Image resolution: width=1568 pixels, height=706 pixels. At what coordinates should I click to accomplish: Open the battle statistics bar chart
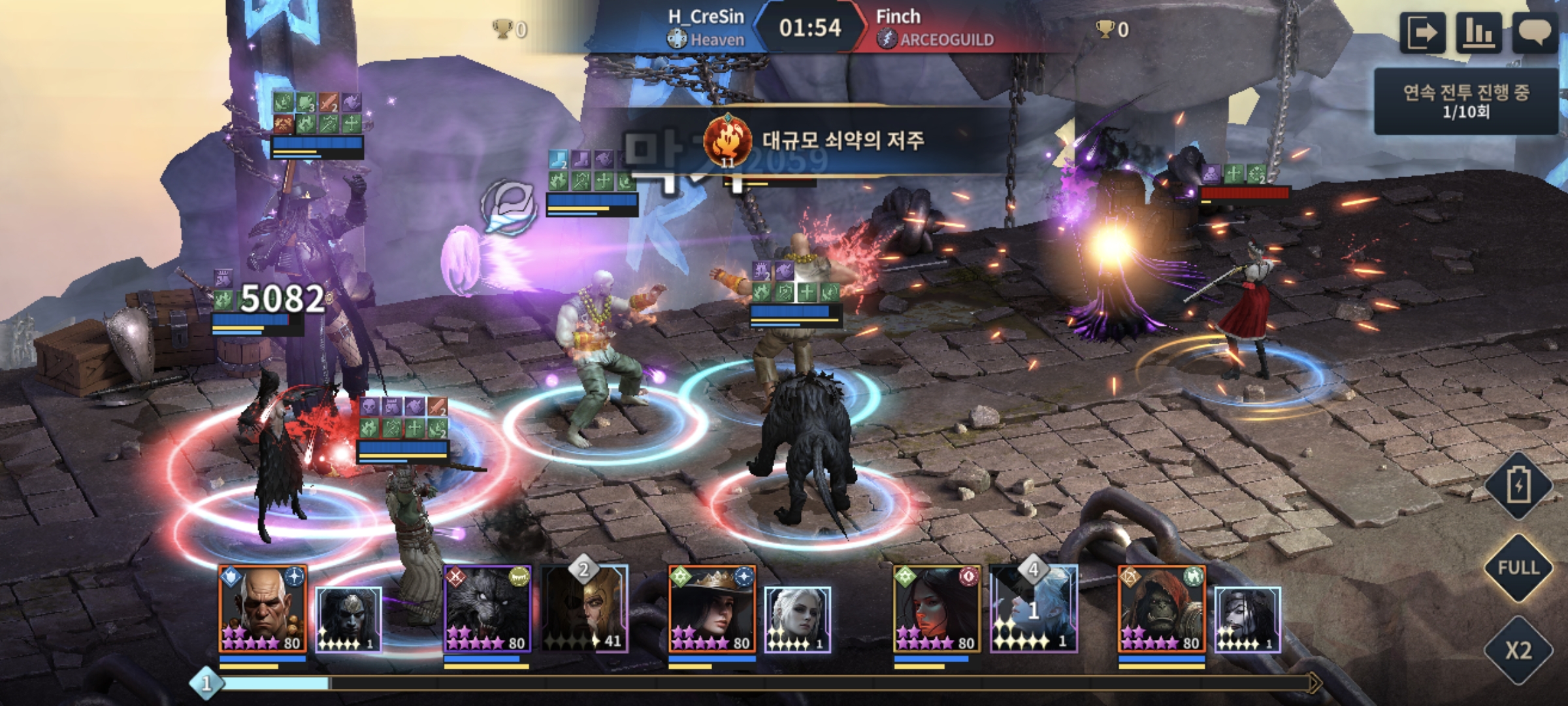pyautogui.click(x=1478, y=31)
